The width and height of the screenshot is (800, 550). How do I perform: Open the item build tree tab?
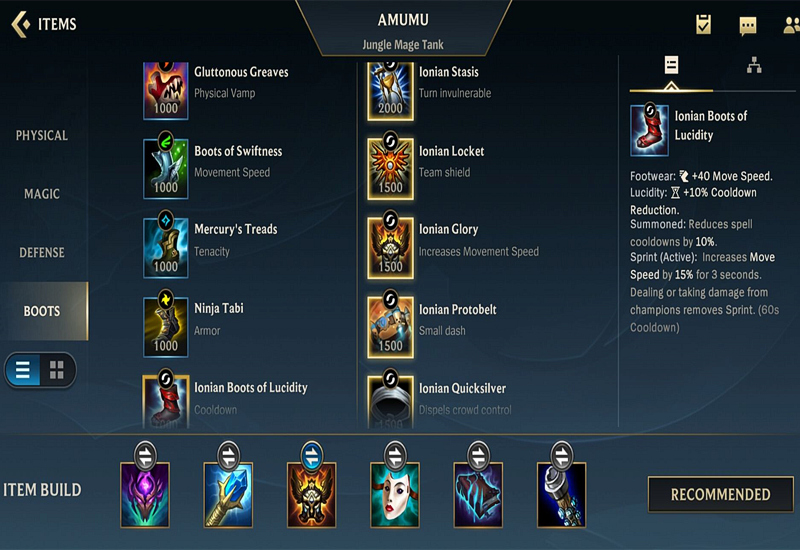(754, 66)
